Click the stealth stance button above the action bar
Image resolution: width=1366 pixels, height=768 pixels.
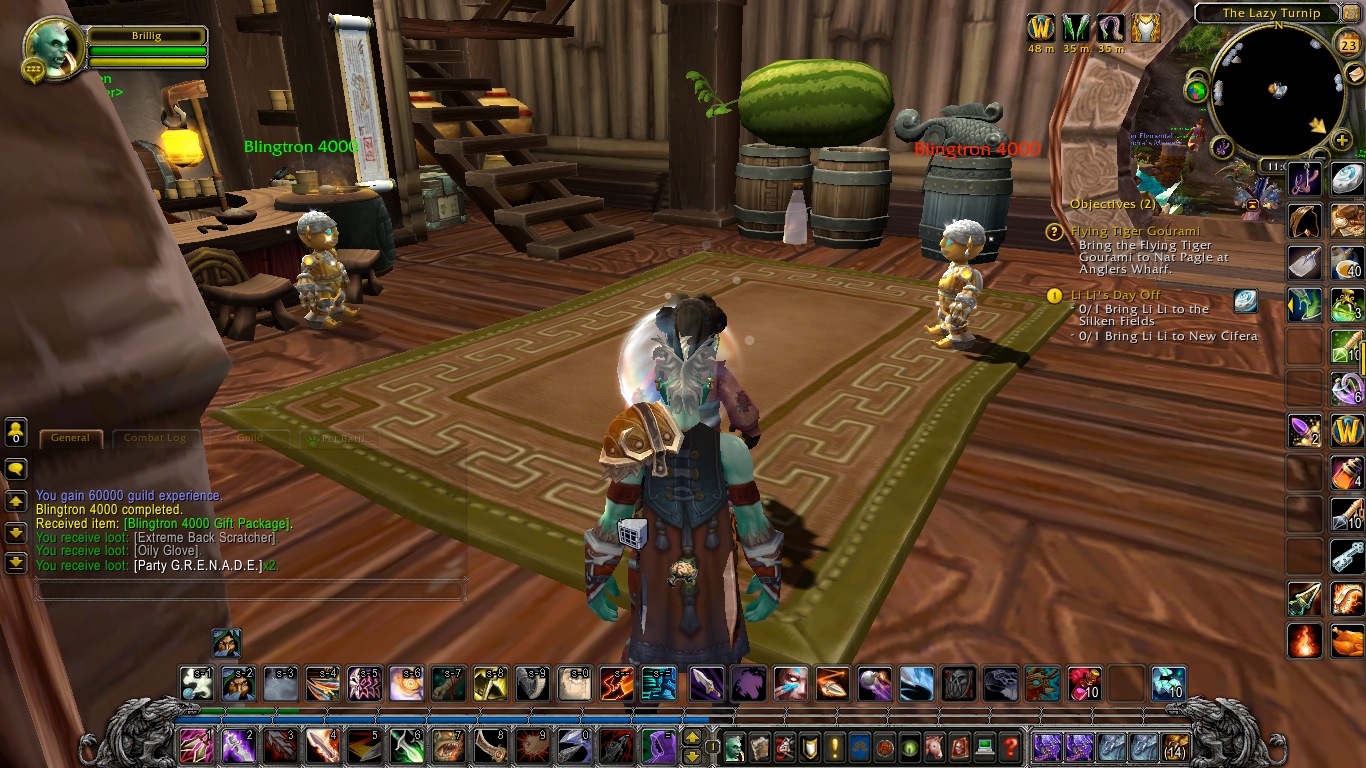coord(226,643)
